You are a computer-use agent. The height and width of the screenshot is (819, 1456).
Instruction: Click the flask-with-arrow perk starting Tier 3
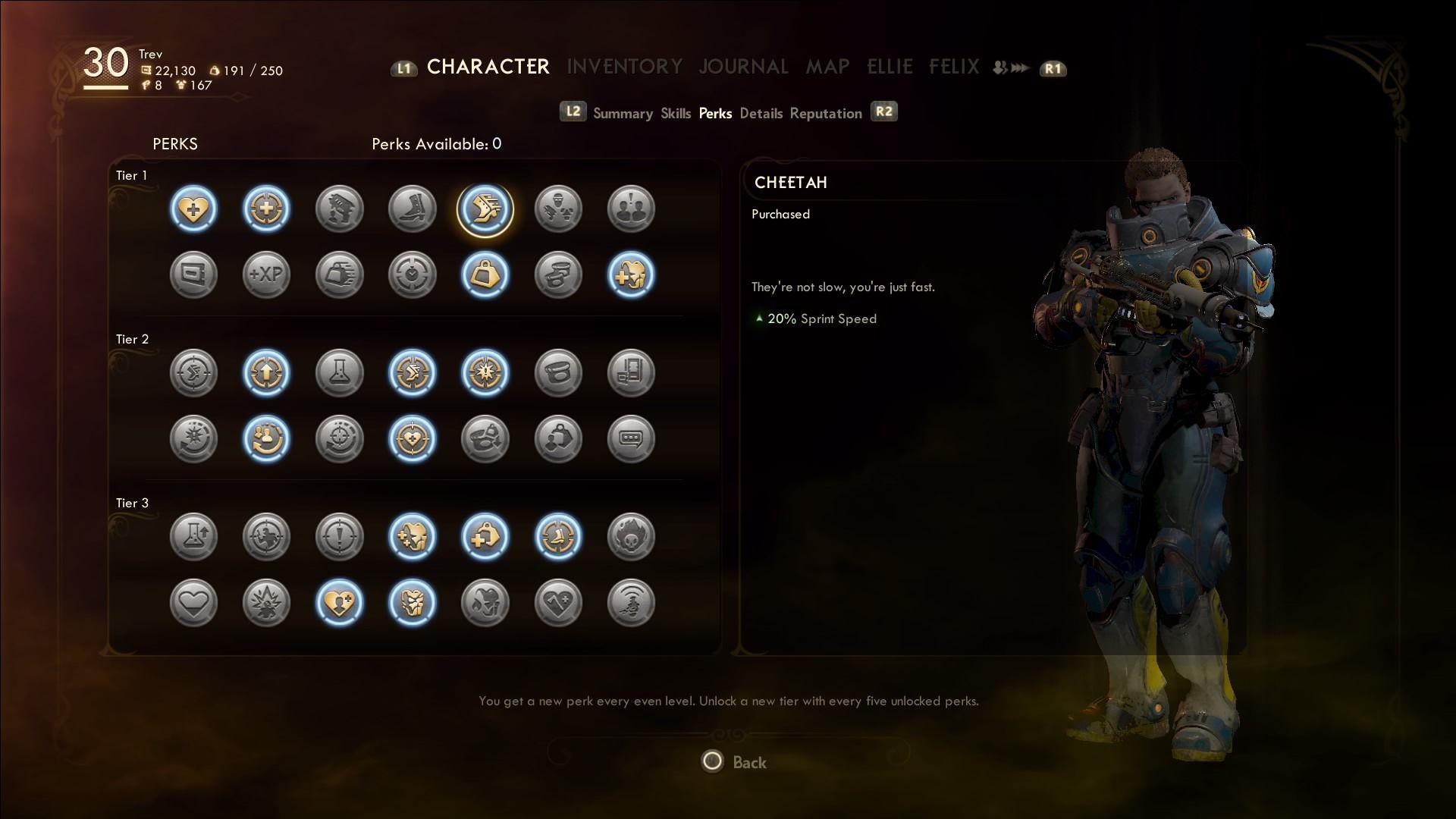point(193,536)
